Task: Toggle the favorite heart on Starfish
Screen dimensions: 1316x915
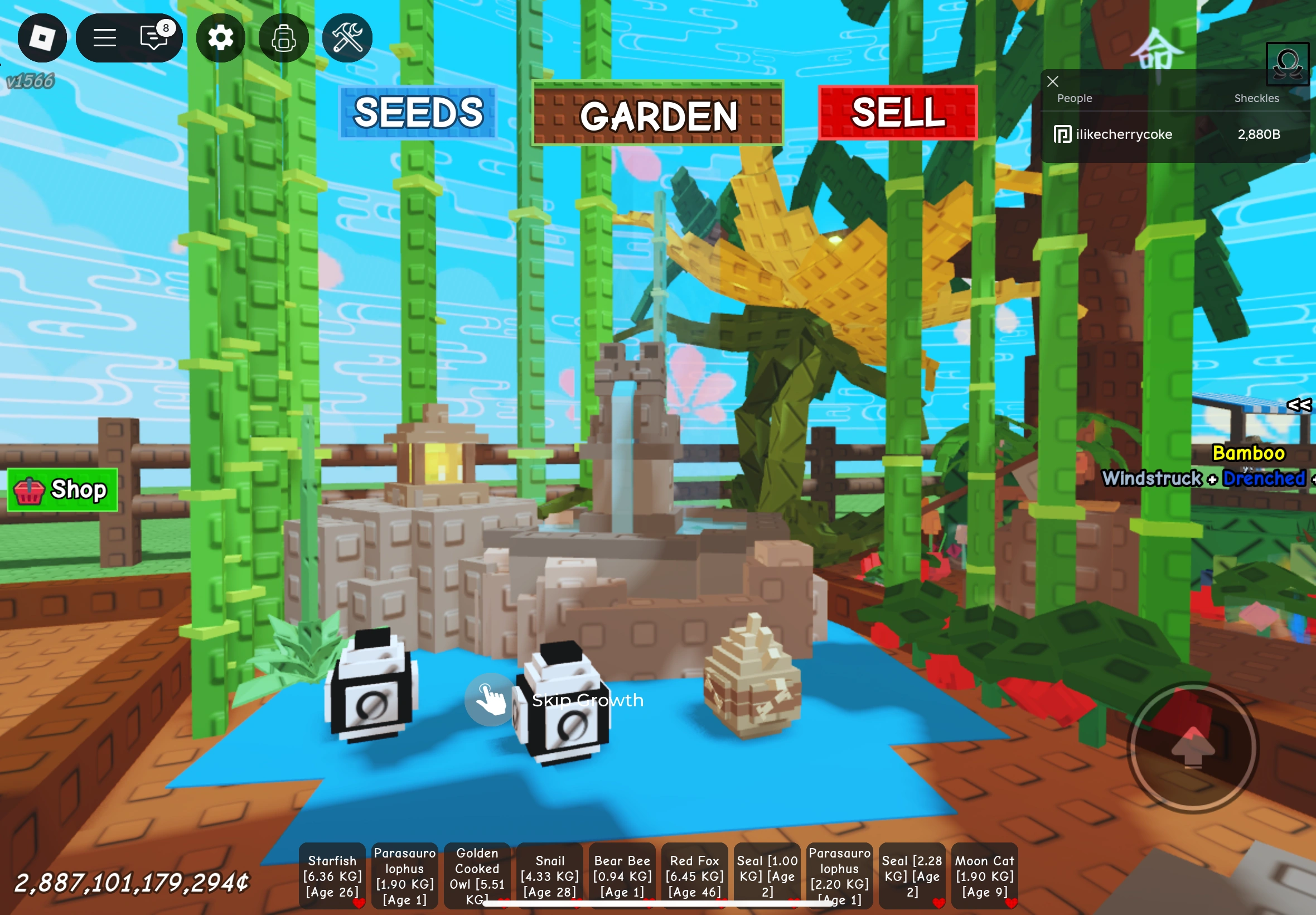Action: coord(360,901)
